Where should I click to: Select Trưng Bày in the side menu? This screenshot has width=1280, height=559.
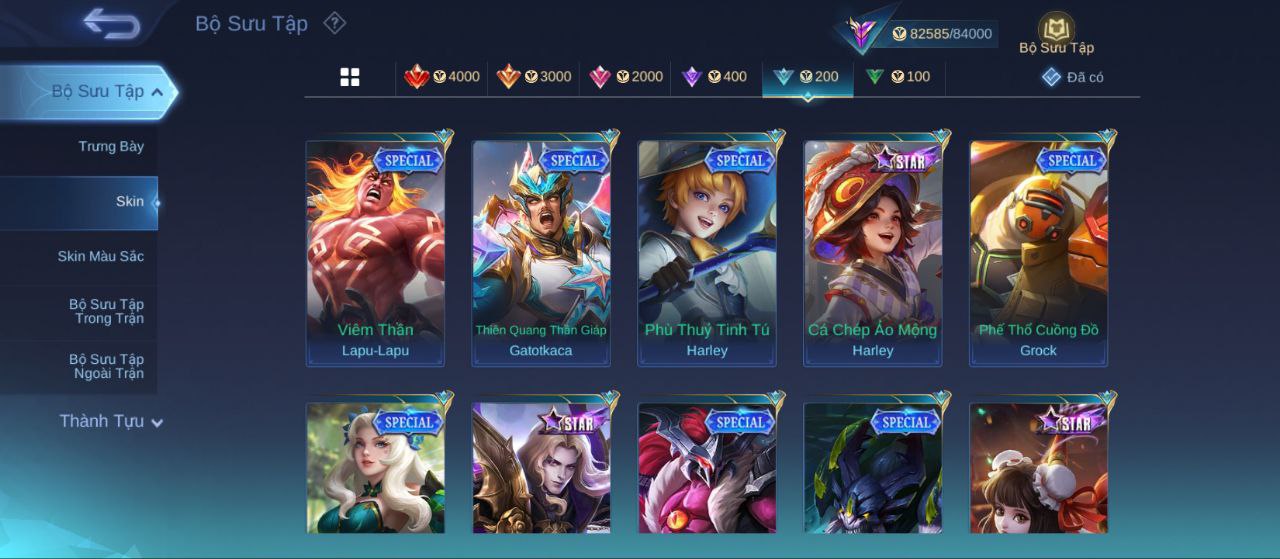tap(111, 147)
